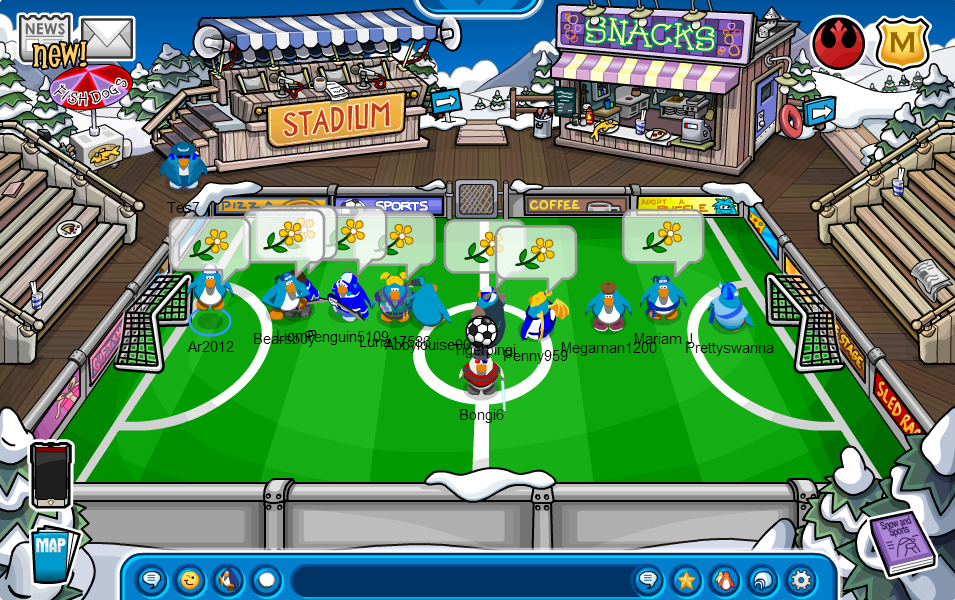
Task: Open the emotes menu
Action: pos(190,580)
